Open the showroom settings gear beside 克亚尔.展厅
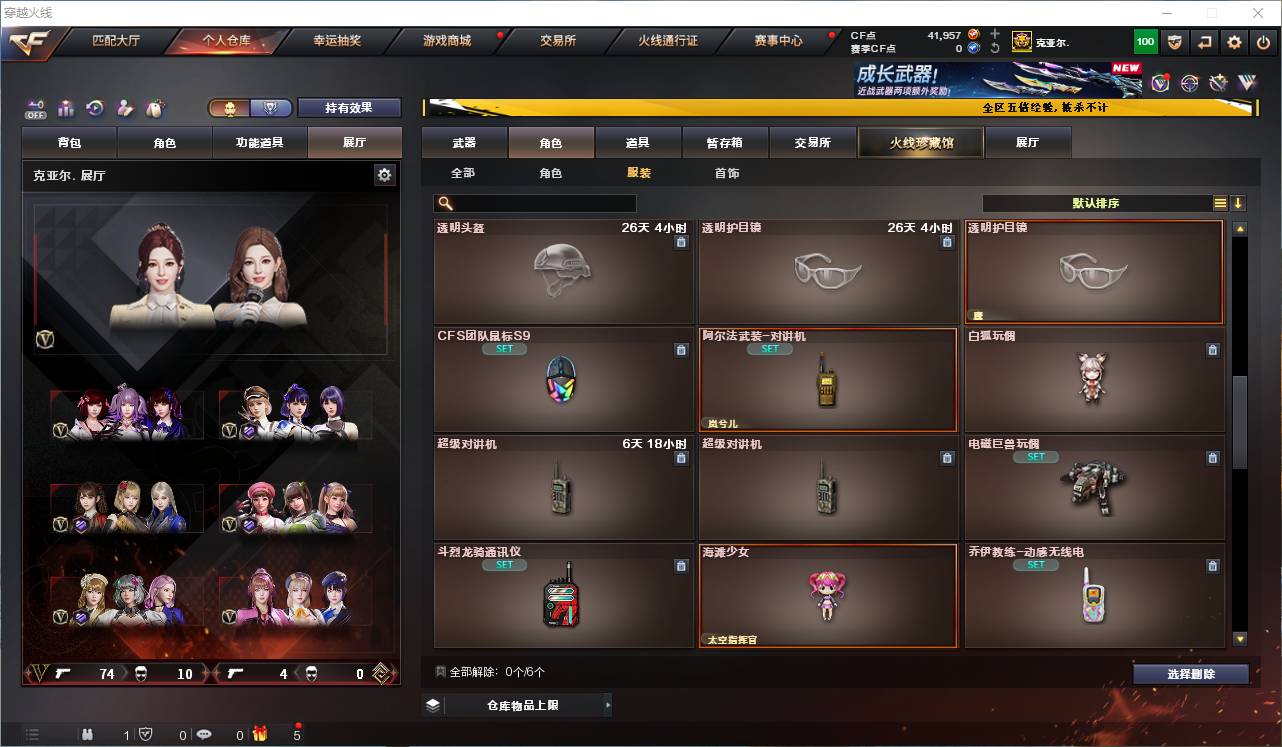 tap(384, 175)
